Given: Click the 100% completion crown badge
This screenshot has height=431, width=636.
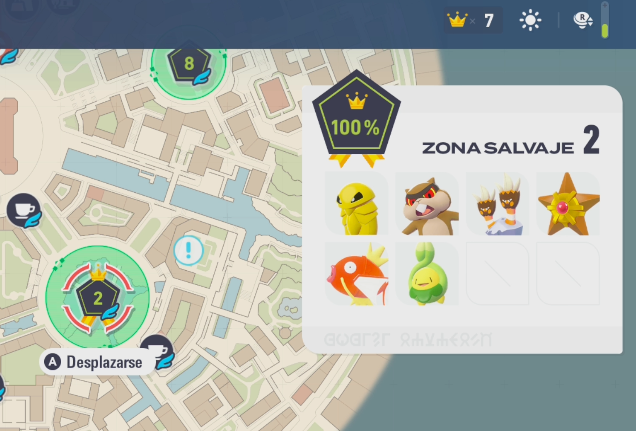Looking at the screenshot, I should click(356, 120).
